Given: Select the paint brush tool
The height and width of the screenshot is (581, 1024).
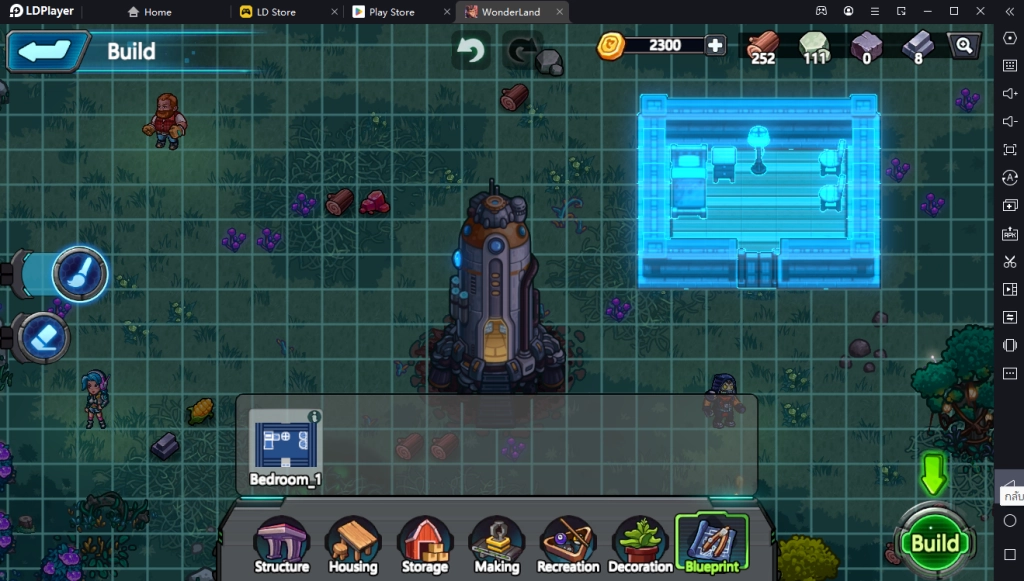Looking at the screenshot, I should pyautogui.click(x=78, y=273).
